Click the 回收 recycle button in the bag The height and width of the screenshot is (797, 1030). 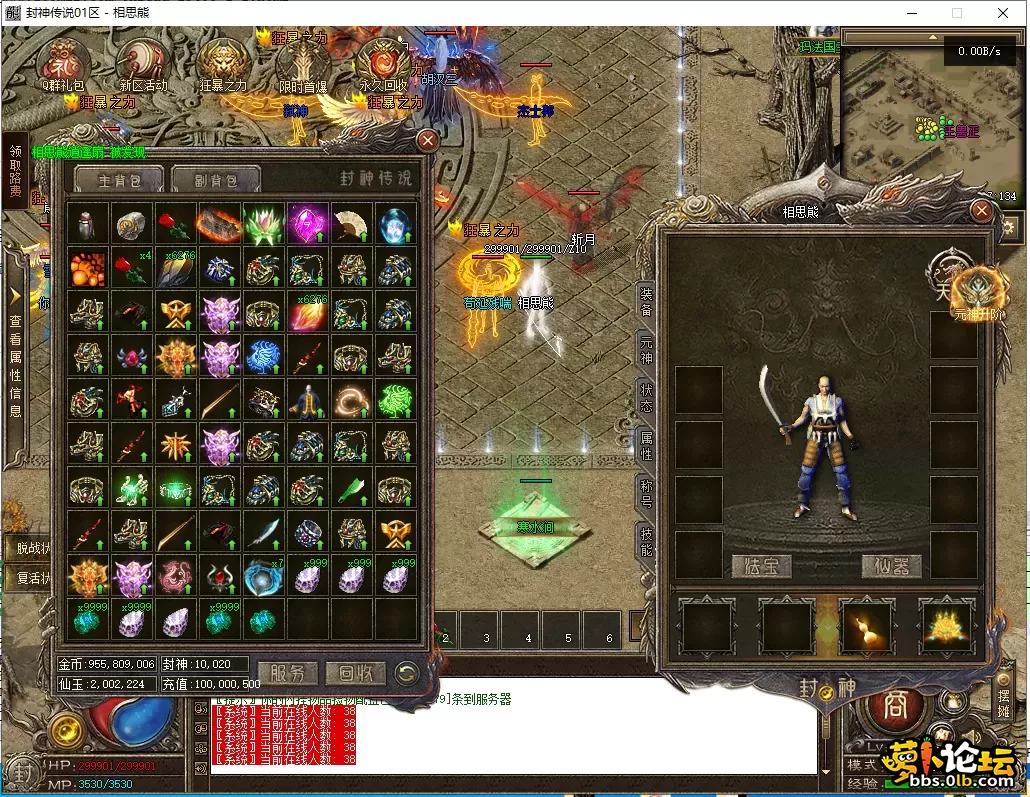[x=355, y=673]
